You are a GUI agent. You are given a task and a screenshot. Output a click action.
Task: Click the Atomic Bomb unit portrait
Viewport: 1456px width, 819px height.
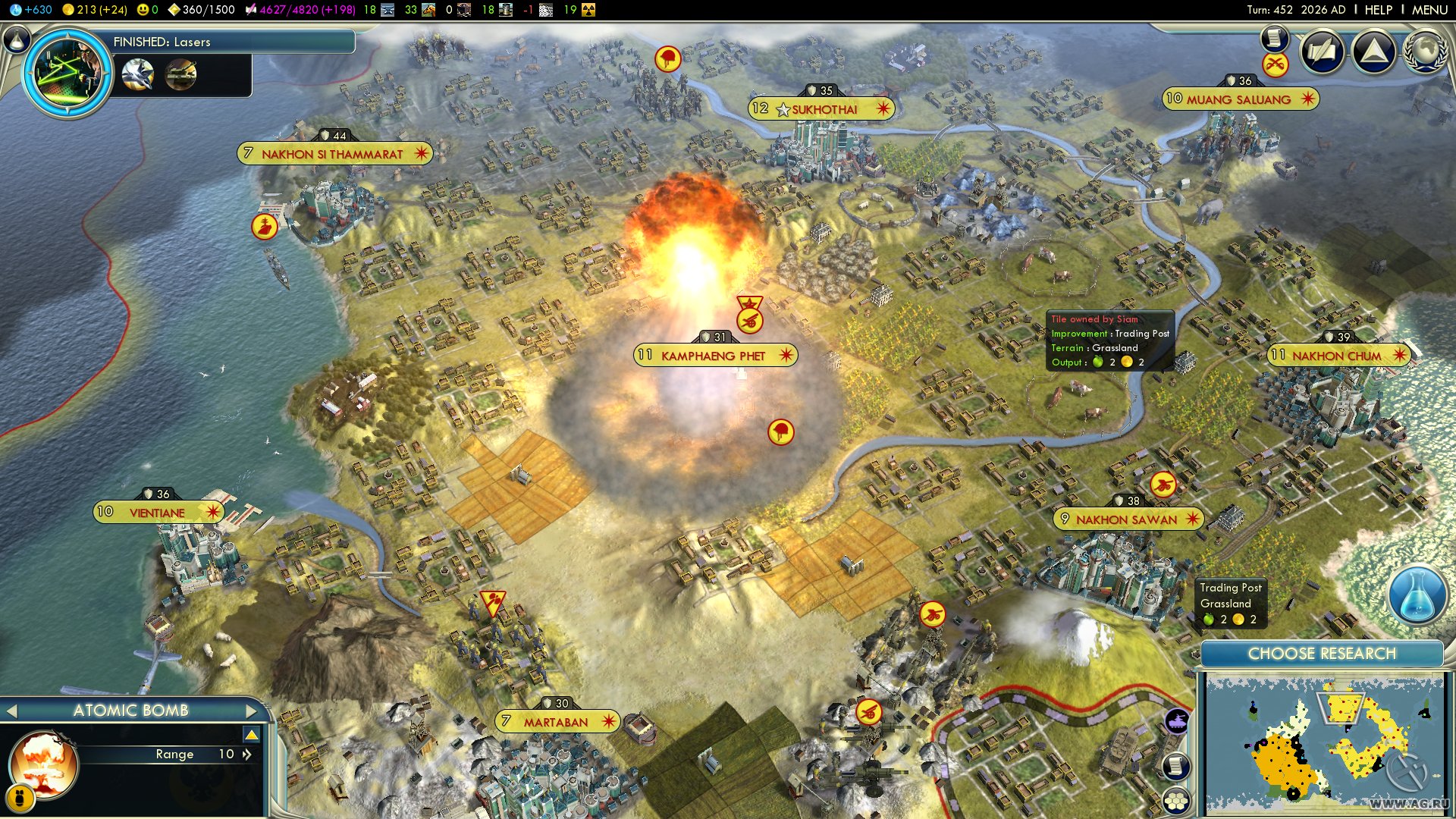click(x=44, y=764)
